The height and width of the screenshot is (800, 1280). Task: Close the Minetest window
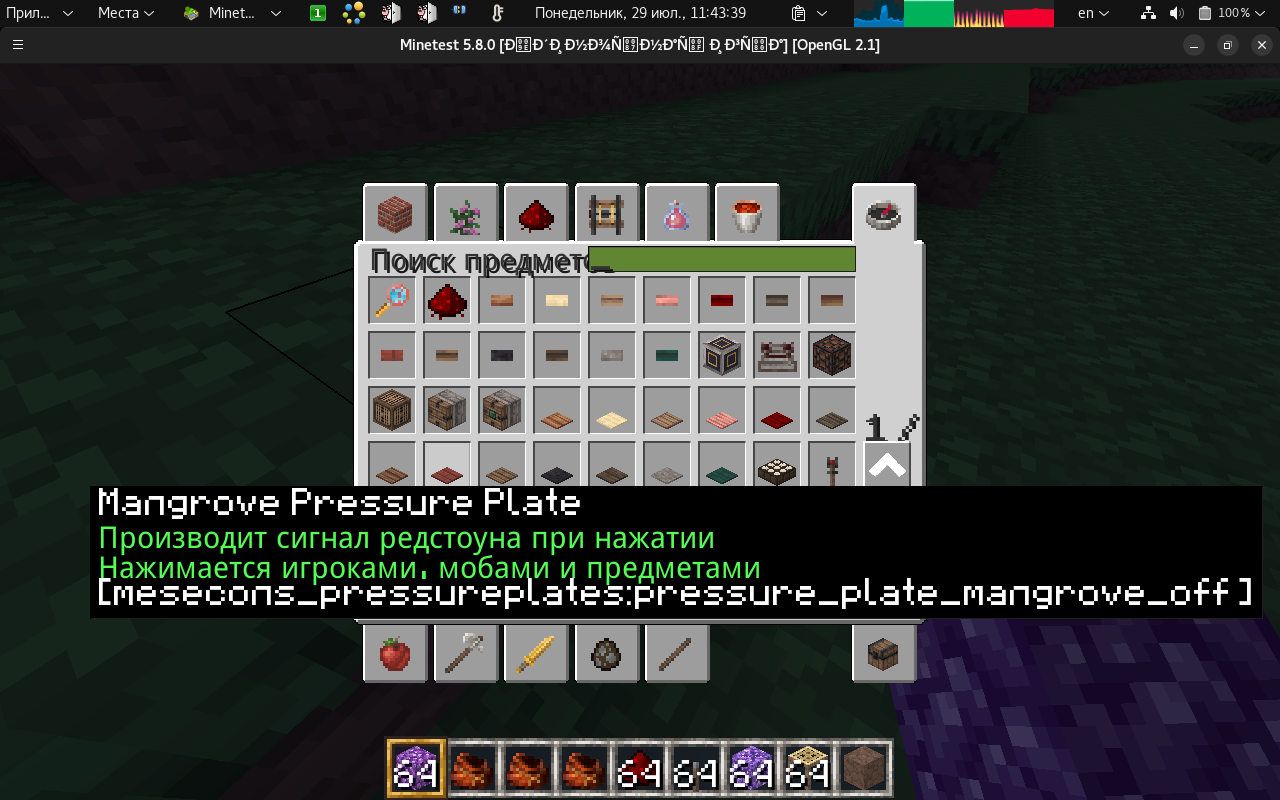click(1262, 45)
